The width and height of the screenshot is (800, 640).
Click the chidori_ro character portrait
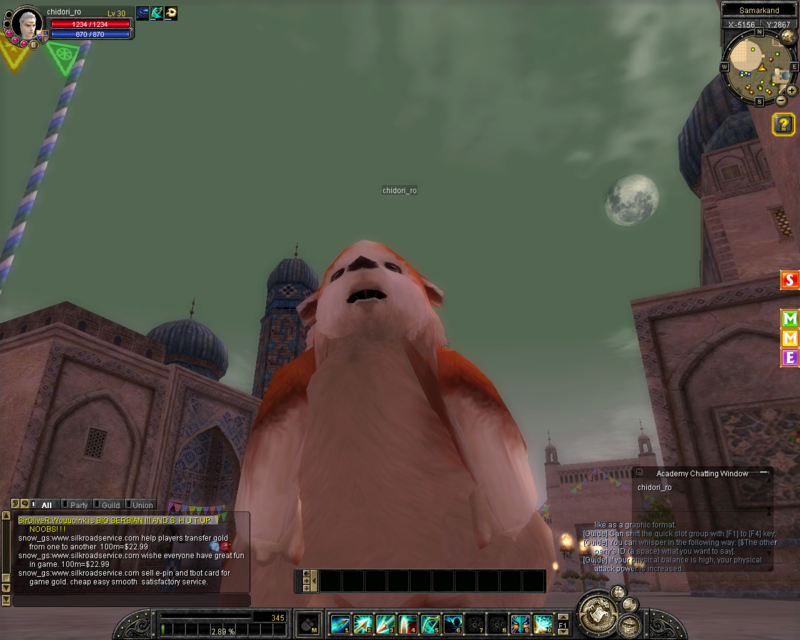26,22
